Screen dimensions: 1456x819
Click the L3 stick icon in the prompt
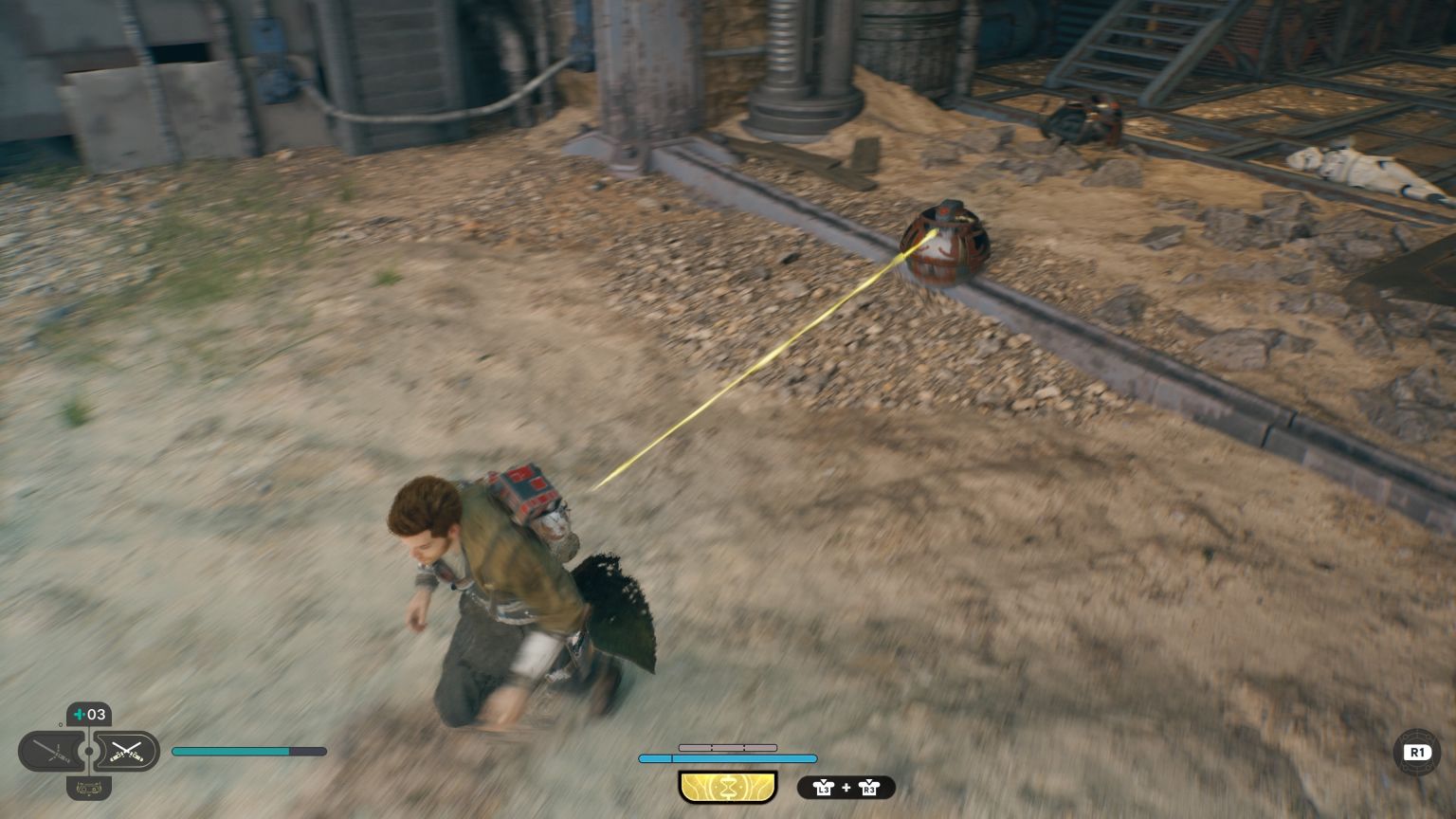pos(825,789)
